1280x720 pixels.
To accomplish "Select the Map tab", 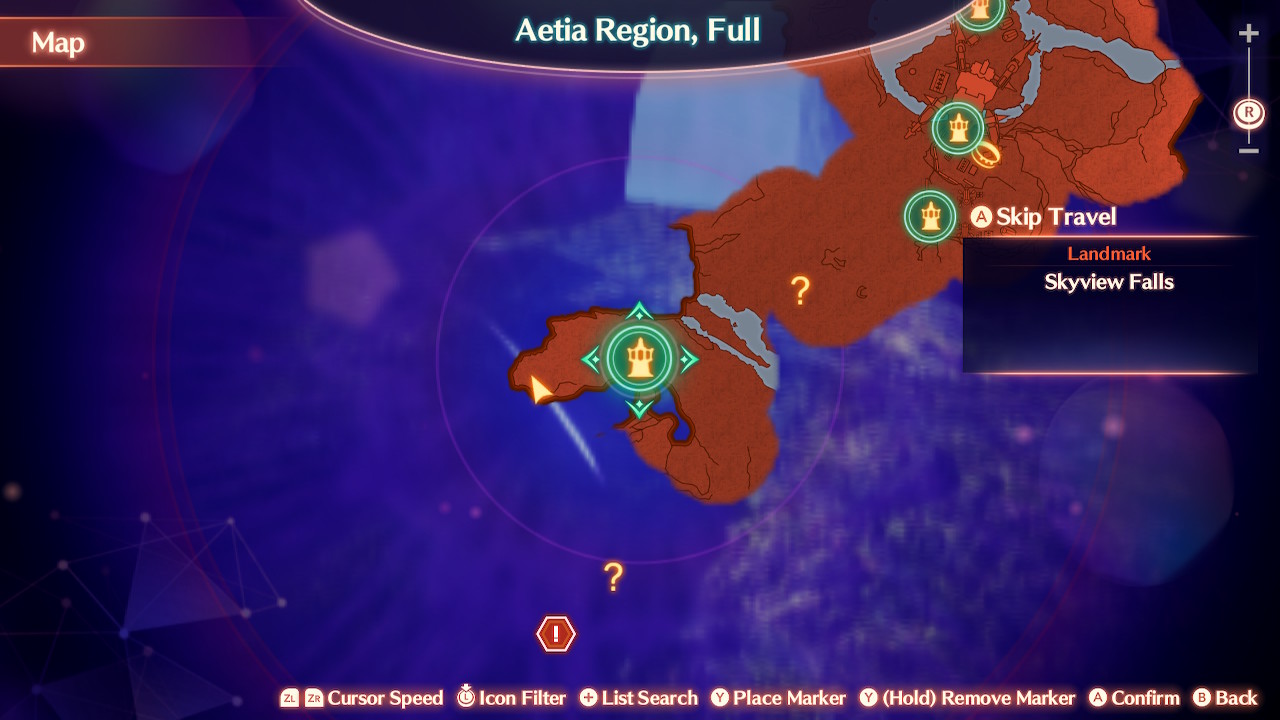I will (58, 44).
